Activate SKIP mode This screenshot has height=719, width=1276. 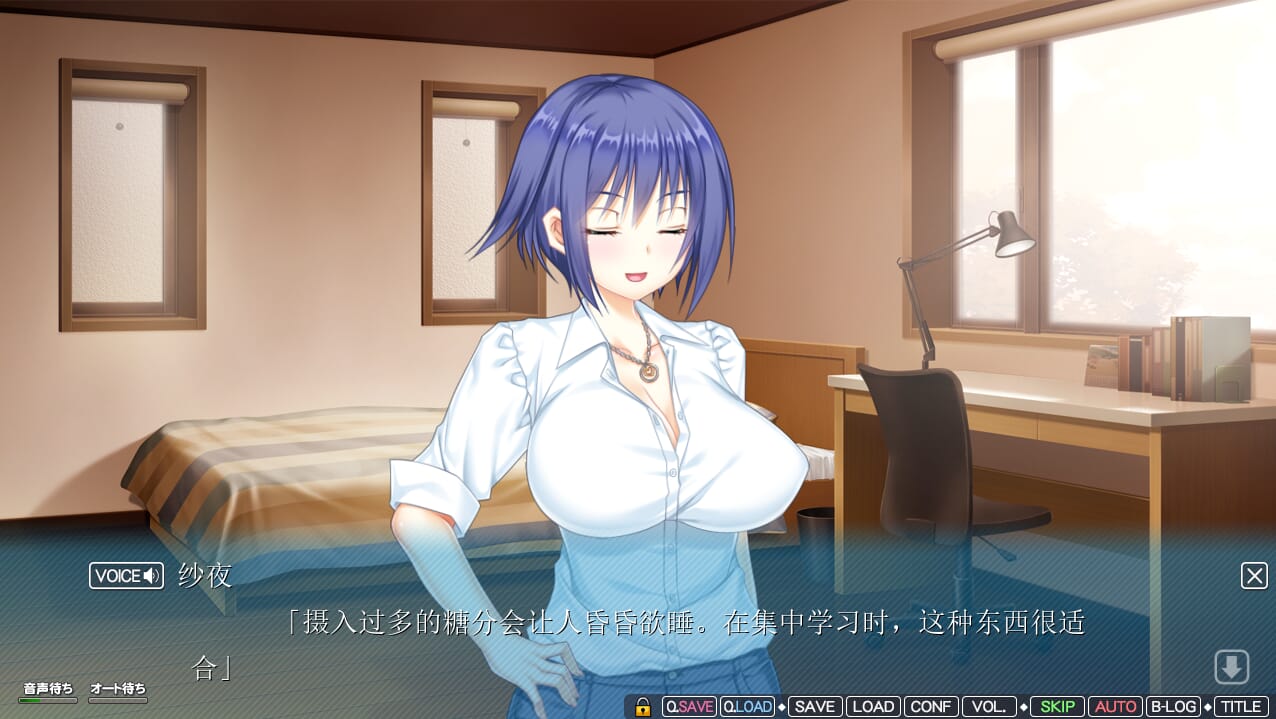point(1057,706)
